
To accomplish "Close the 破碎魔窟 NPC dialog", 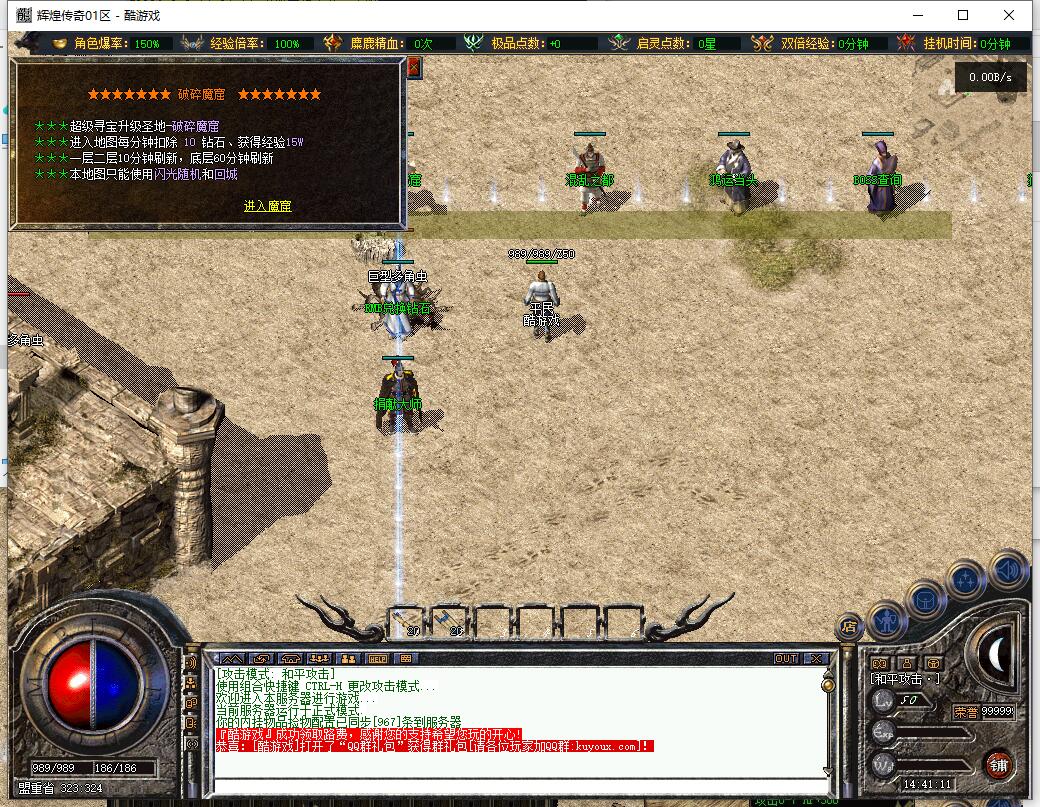I will [x=413, y=67].
